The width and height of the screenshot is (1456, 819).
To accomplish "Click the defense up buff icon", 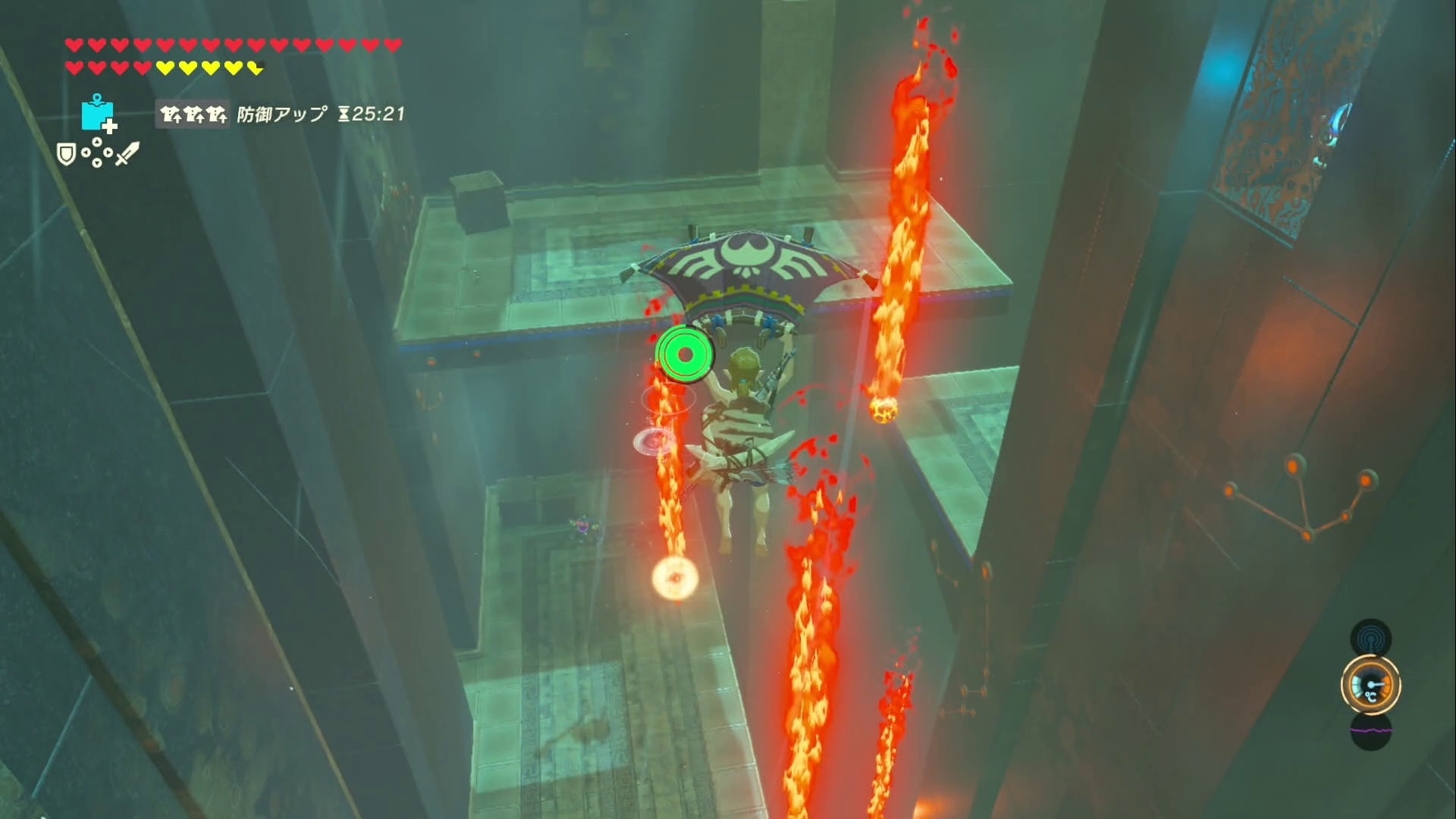I will pyautogui.click(x=193, y=115).
